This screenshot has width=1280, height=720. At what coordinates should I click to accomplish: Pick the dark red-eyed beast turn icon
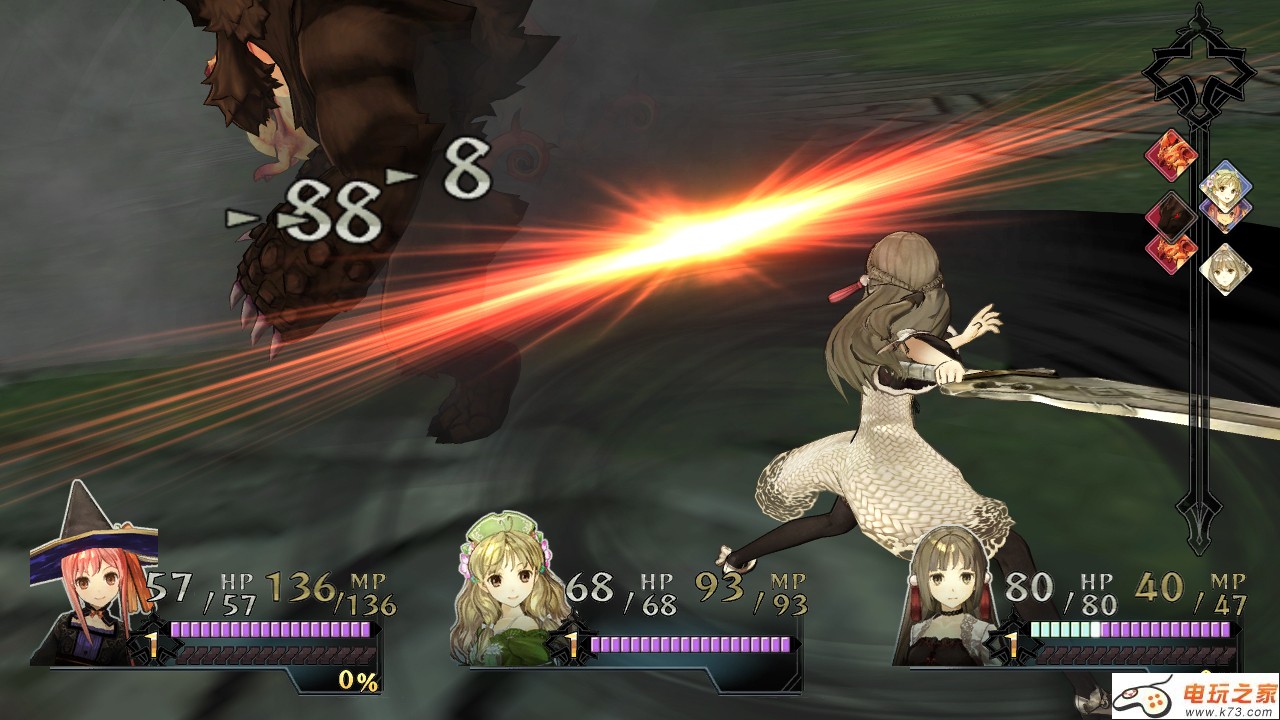[1171, 214]
